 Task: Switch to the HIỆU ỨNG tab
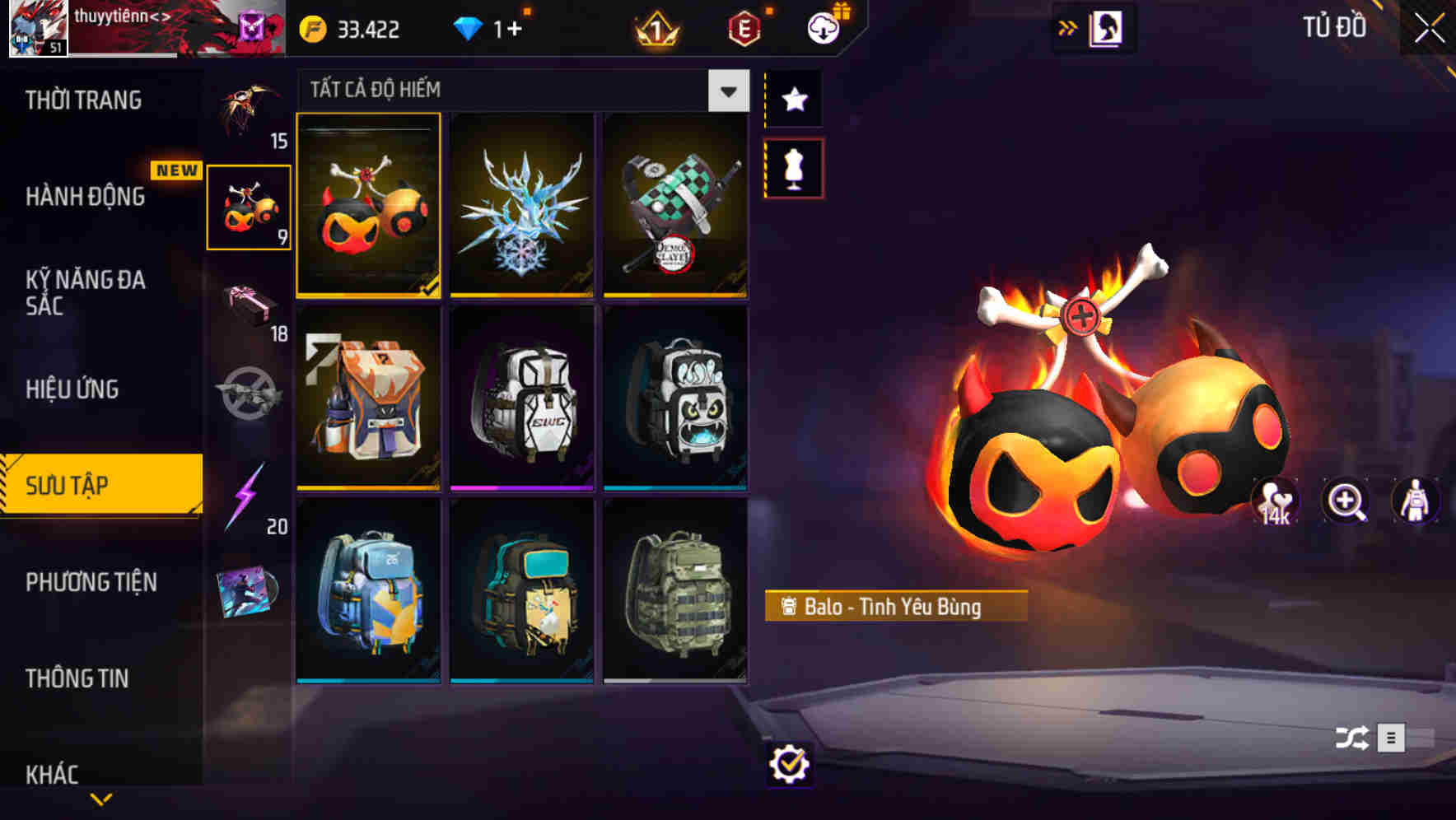click(74, 389)
